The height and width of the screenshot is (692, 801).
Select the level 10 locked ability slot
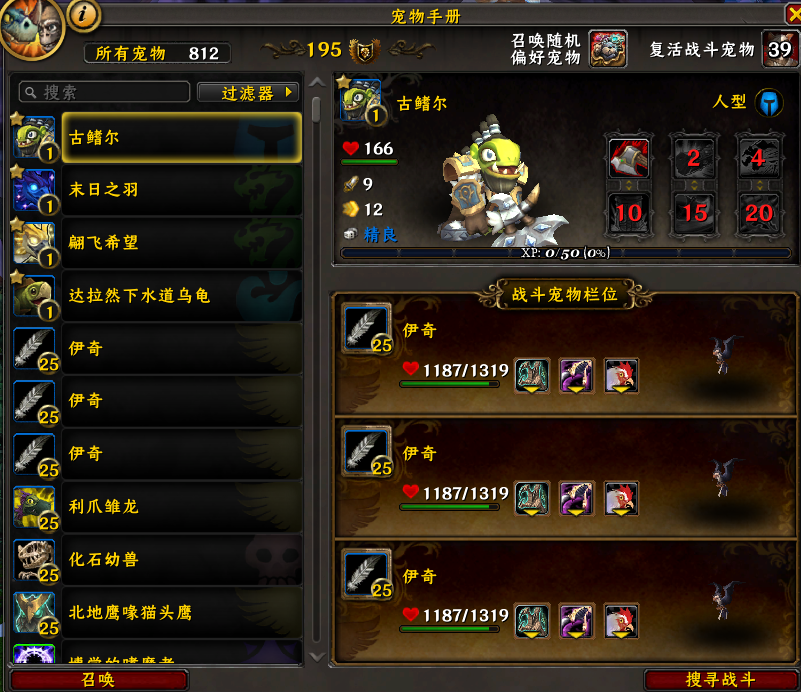[x=628, y=210]
